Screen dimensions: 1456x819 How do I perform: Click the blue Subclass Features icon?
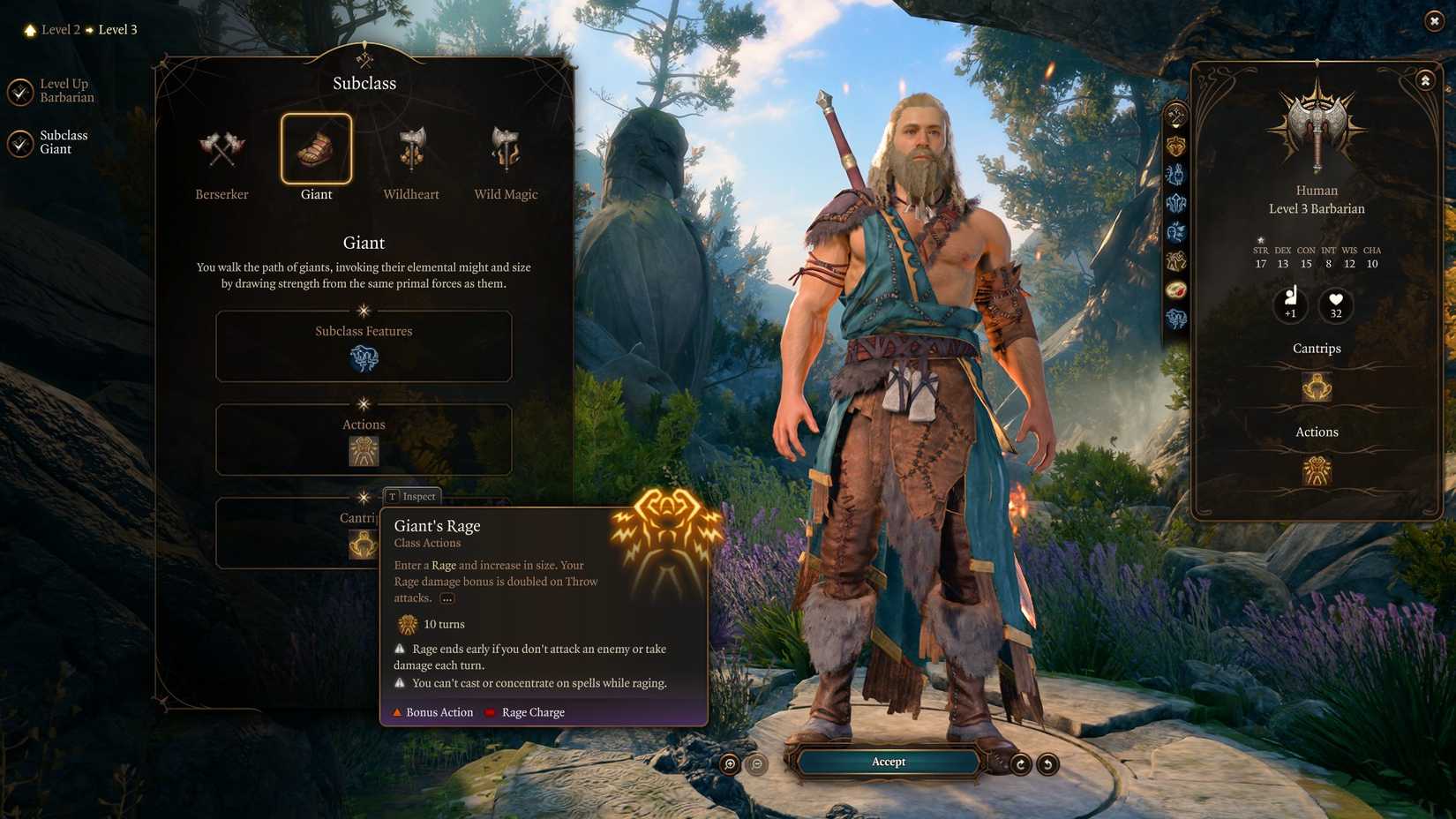click(x=364, y=358)
